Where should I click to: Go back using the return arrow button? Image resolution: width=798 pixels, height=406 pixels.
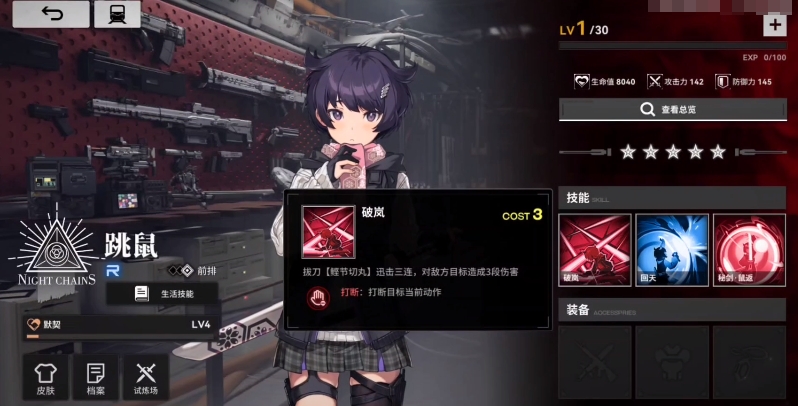coord(51,14)
